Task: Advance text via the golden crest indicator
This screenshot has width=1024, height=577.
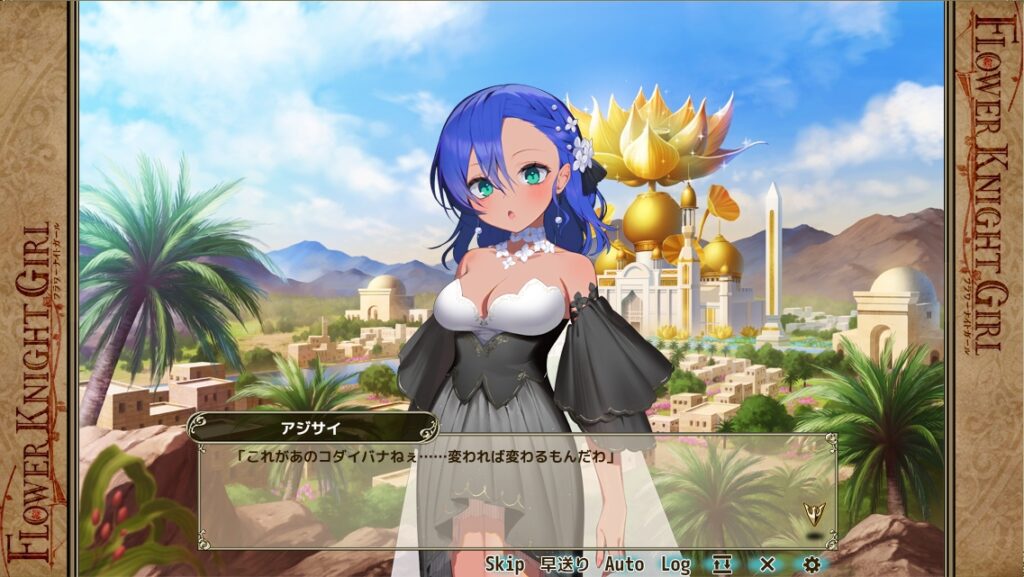Action: pos(814,514)
